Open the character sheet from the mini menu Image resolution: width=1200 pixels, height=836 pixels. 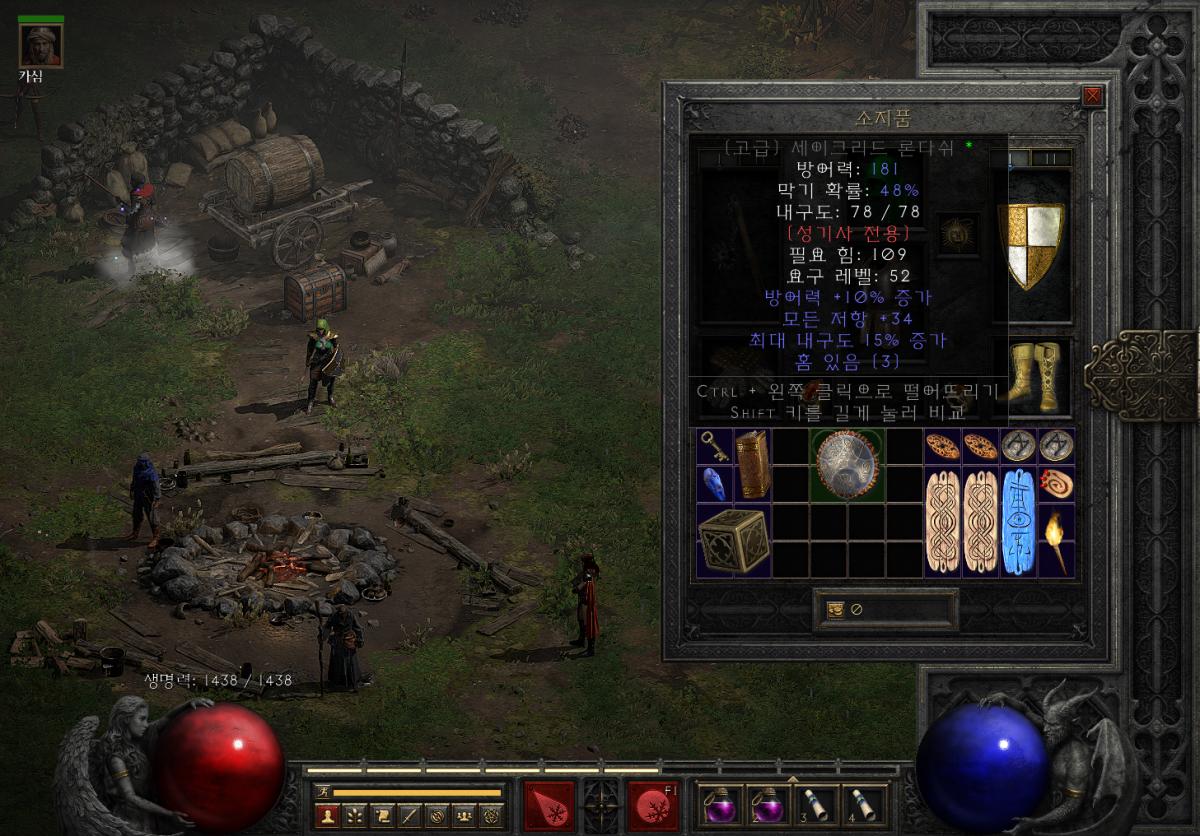(326, 816)
